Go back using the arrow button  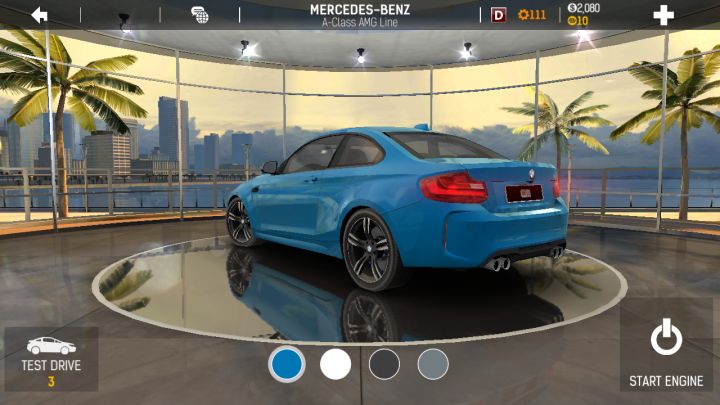point(40,15)
